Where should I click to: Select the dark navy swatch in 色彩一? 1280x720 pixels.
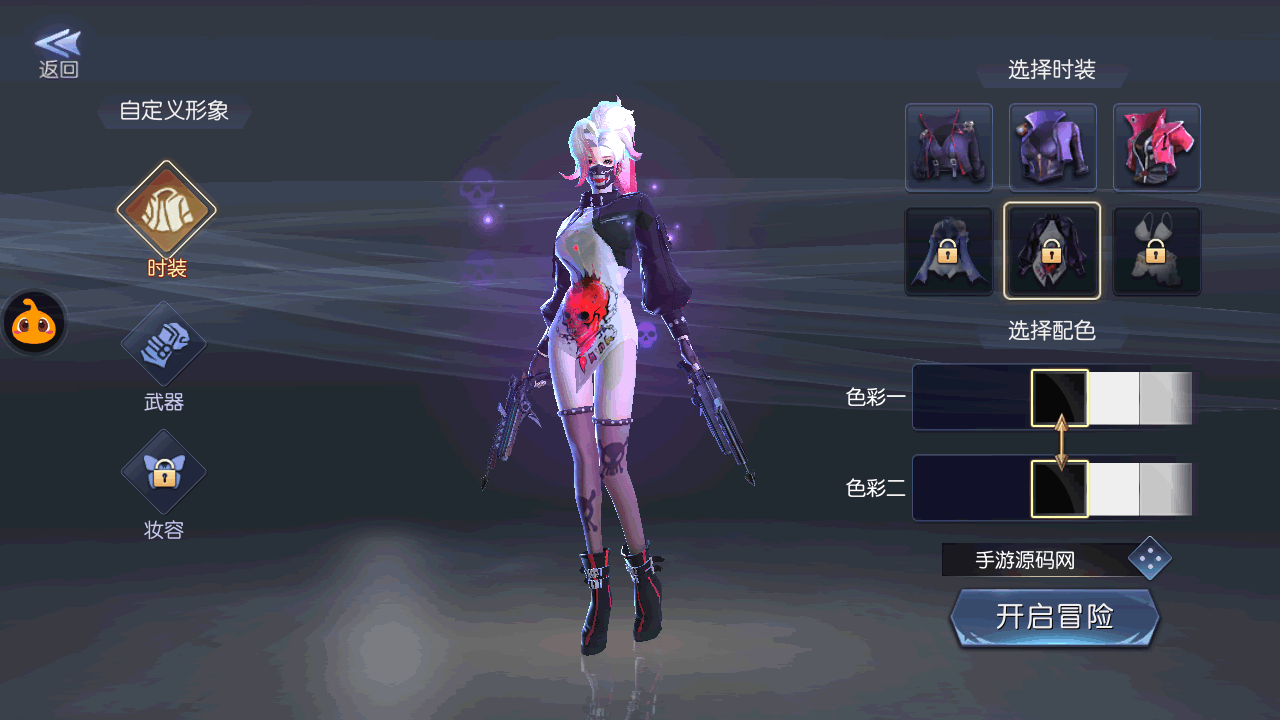[971, 398]
